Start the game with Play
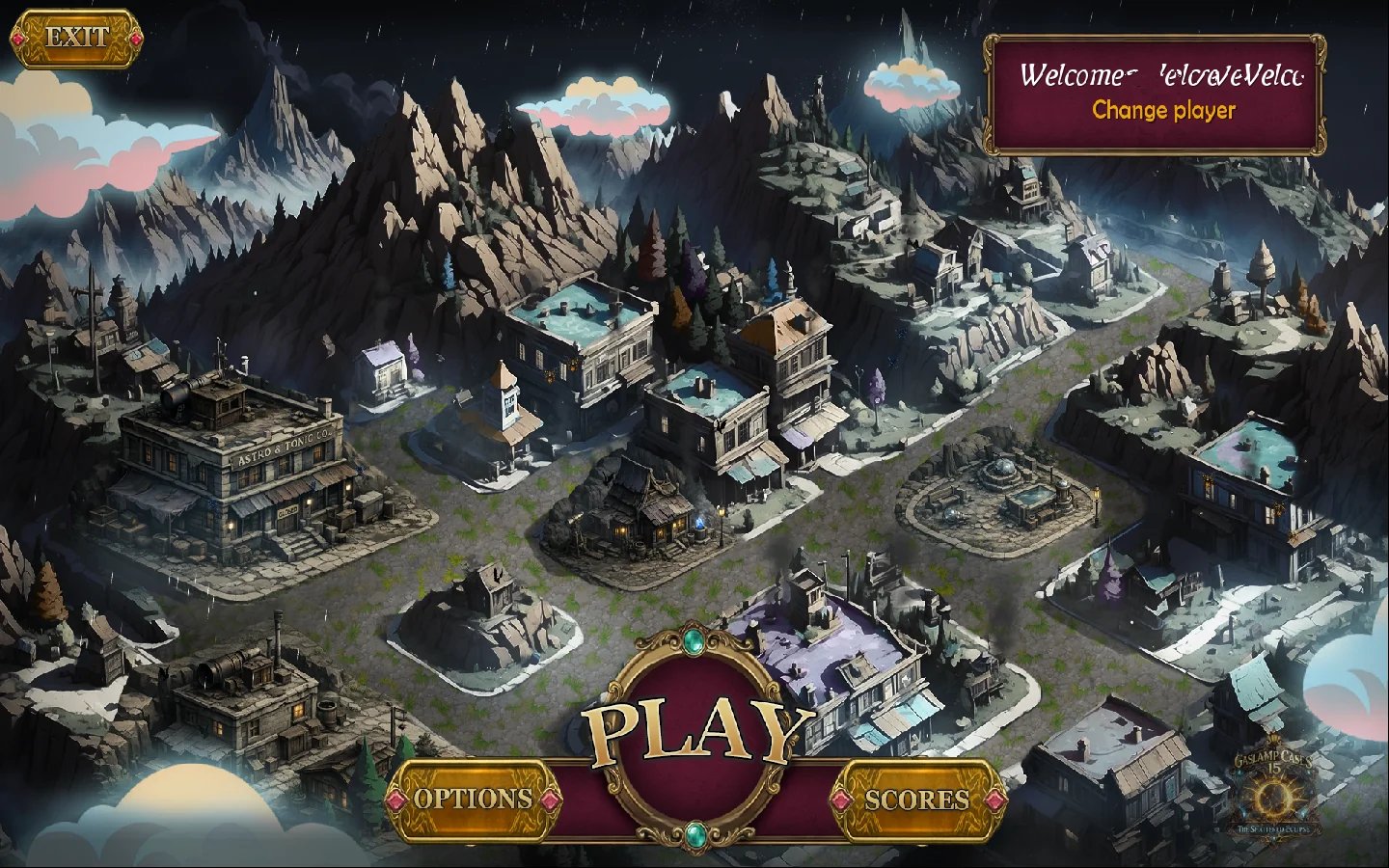The image size is (1389, 868). coord(696,735)
